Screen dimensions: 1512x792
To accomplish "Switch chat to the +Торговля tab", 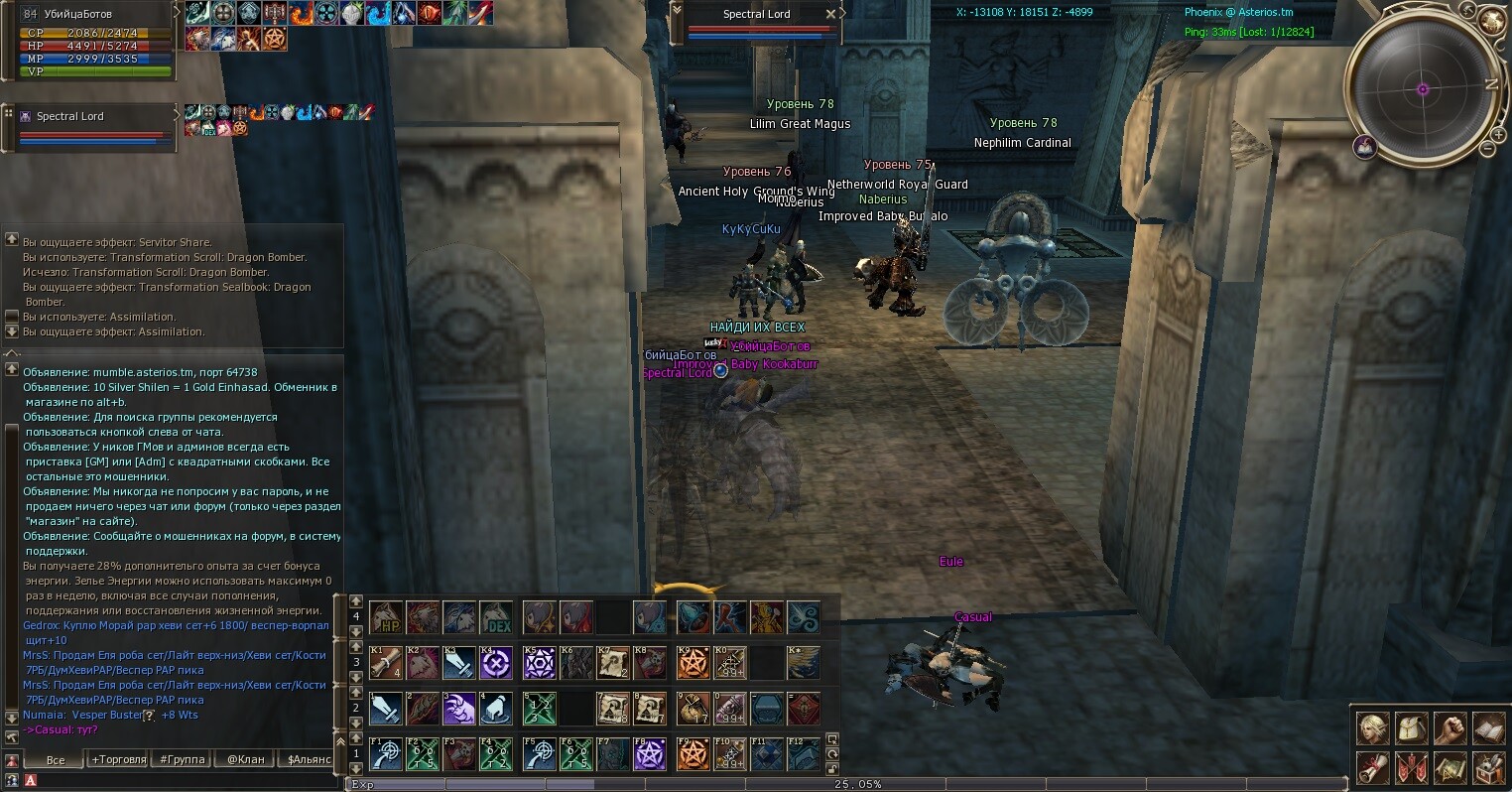I will (x=118, y=759).
